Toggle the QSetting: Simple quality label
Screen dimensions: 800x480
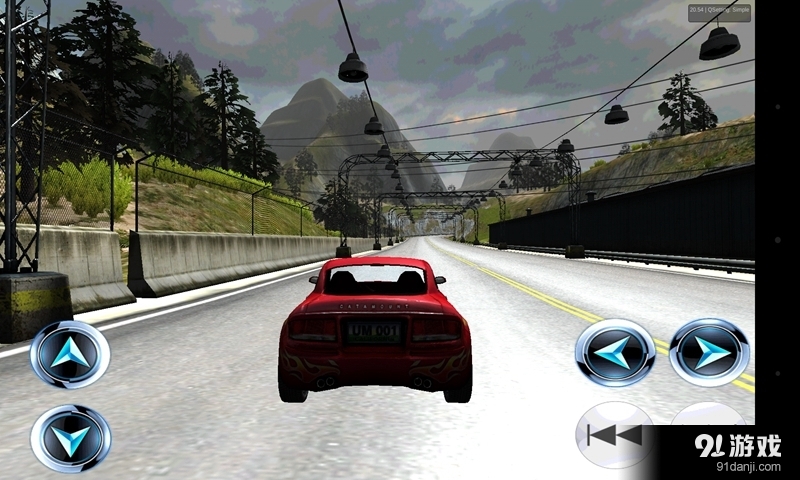pos(718,12)
